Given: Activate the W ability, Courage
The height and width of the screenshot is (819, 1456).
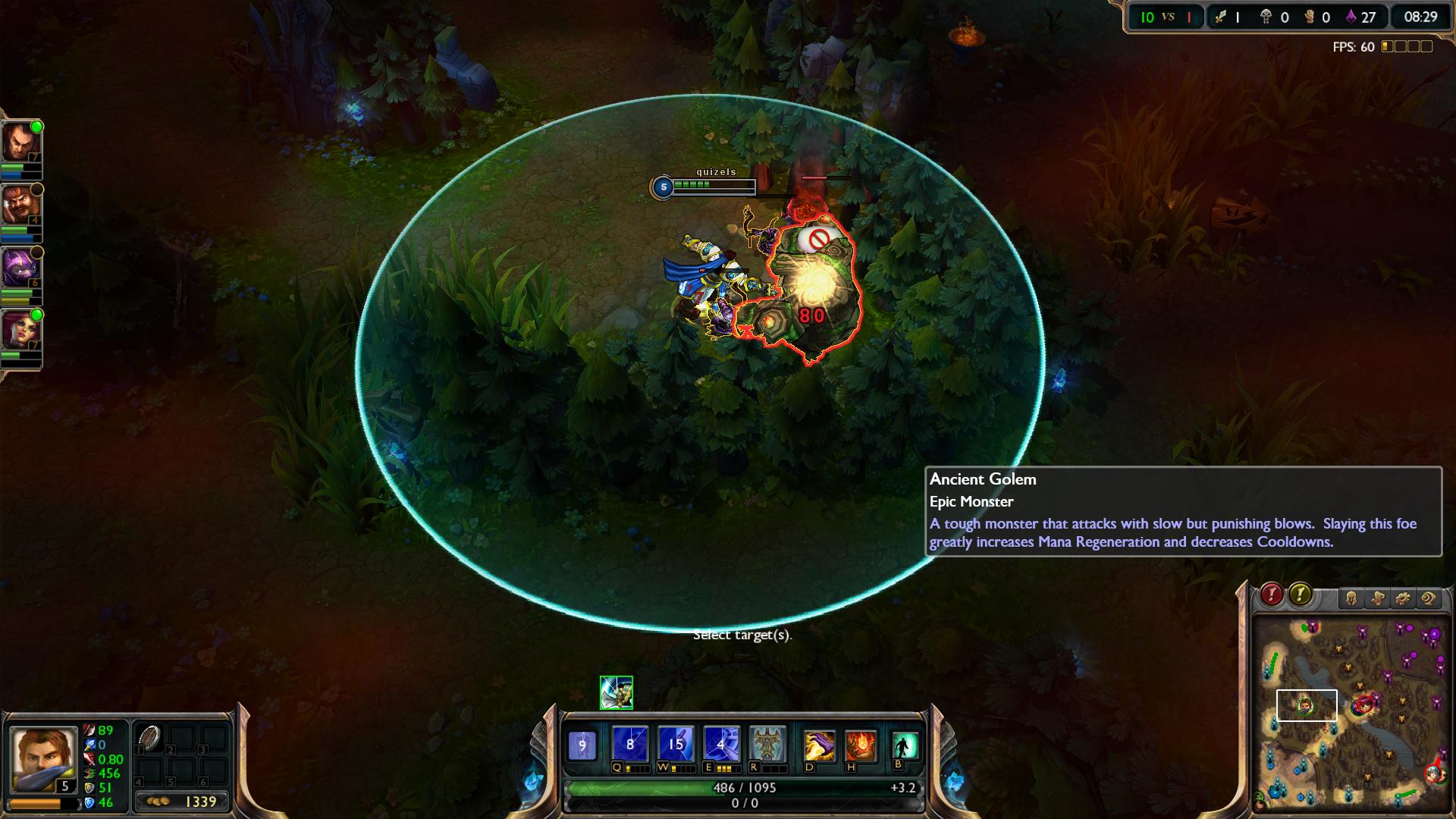Looking at the screenshot, I should tap(675, 745).
